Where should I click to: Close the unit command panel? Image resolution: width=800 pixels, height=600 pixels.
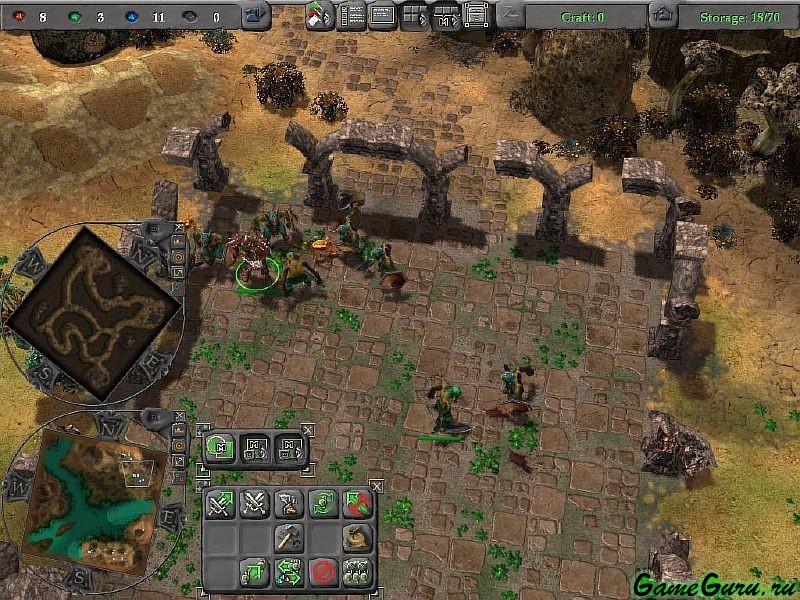(376, 486)
